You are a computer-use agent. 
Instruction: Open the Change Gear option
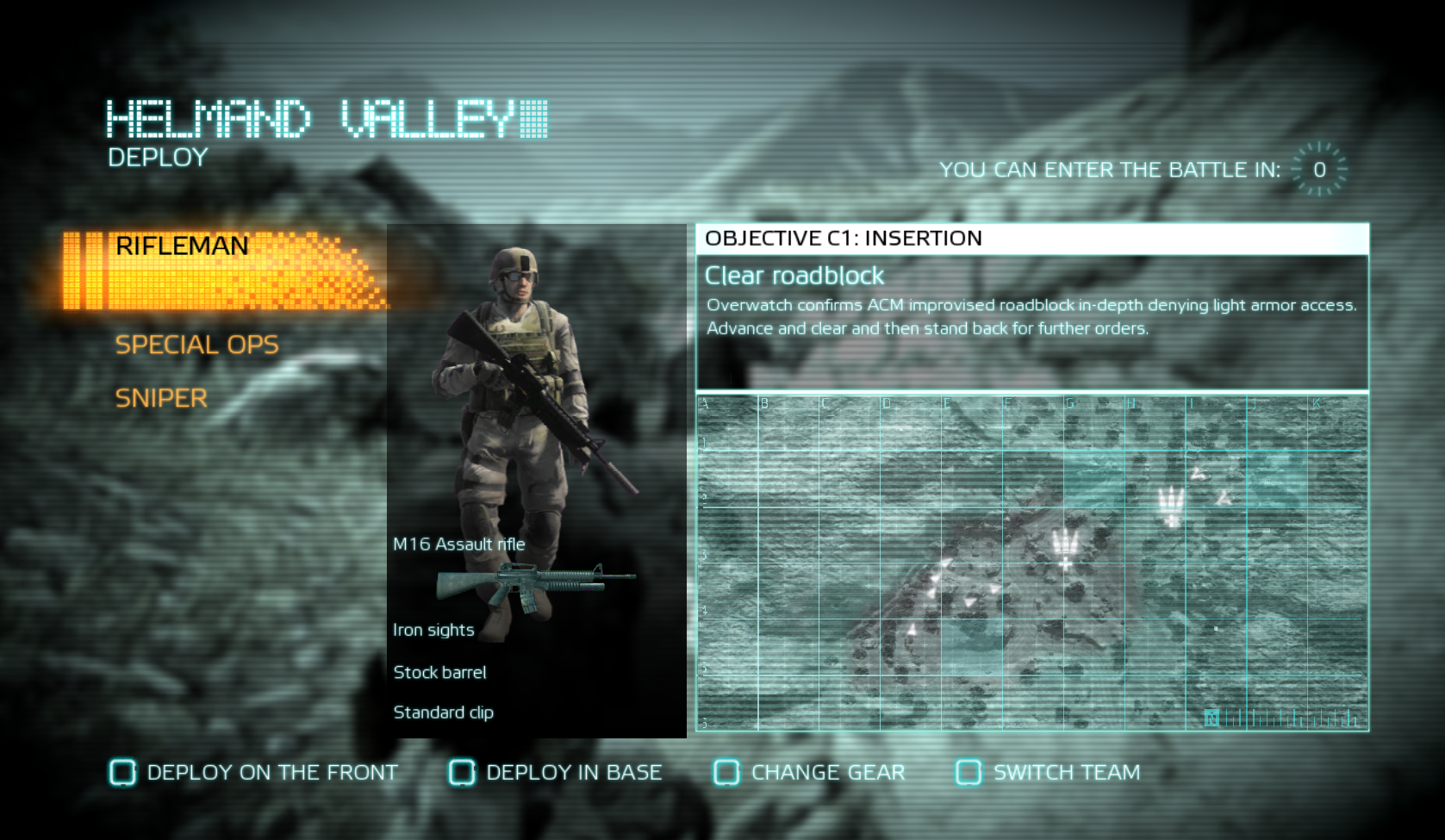(x=810, y=773)
